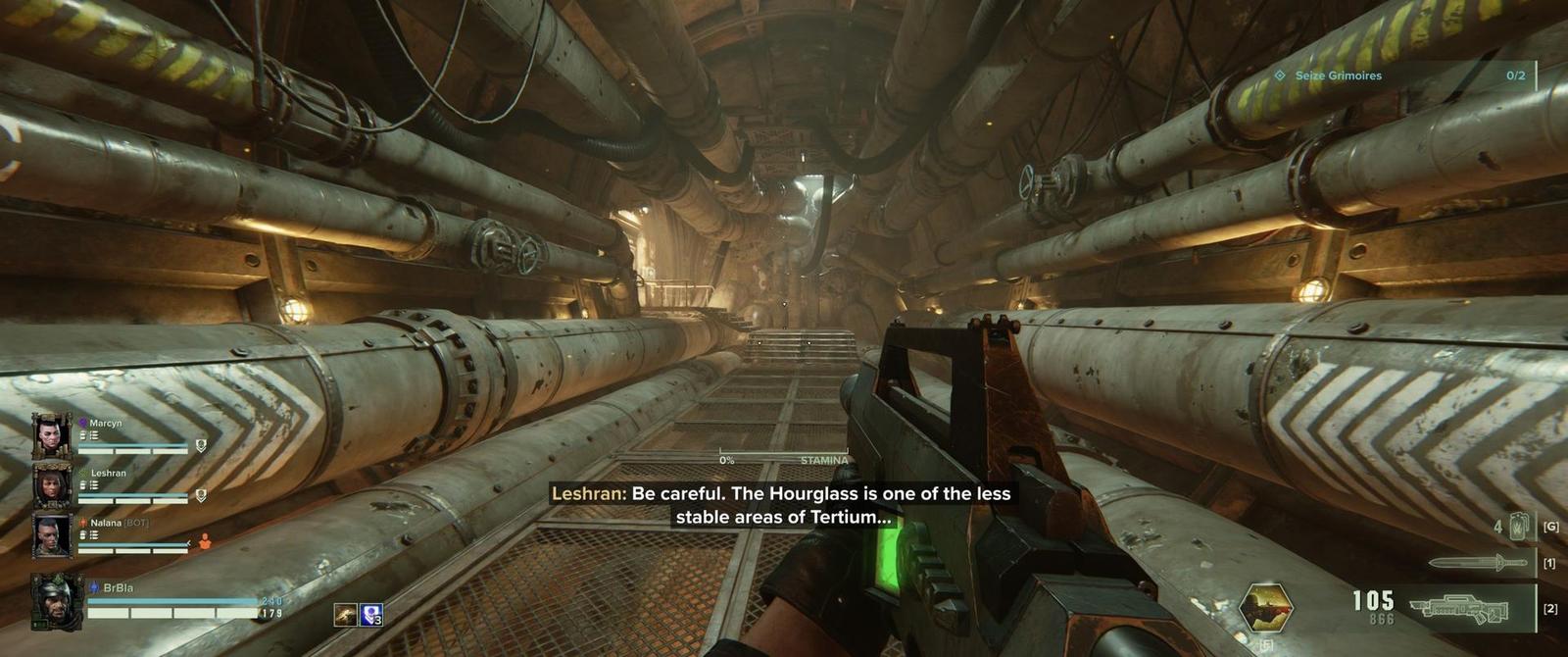Click BrBla's own player portrait
This screenshot has width=1568, height=657.
pyautogui.click(x=55, y=600)
